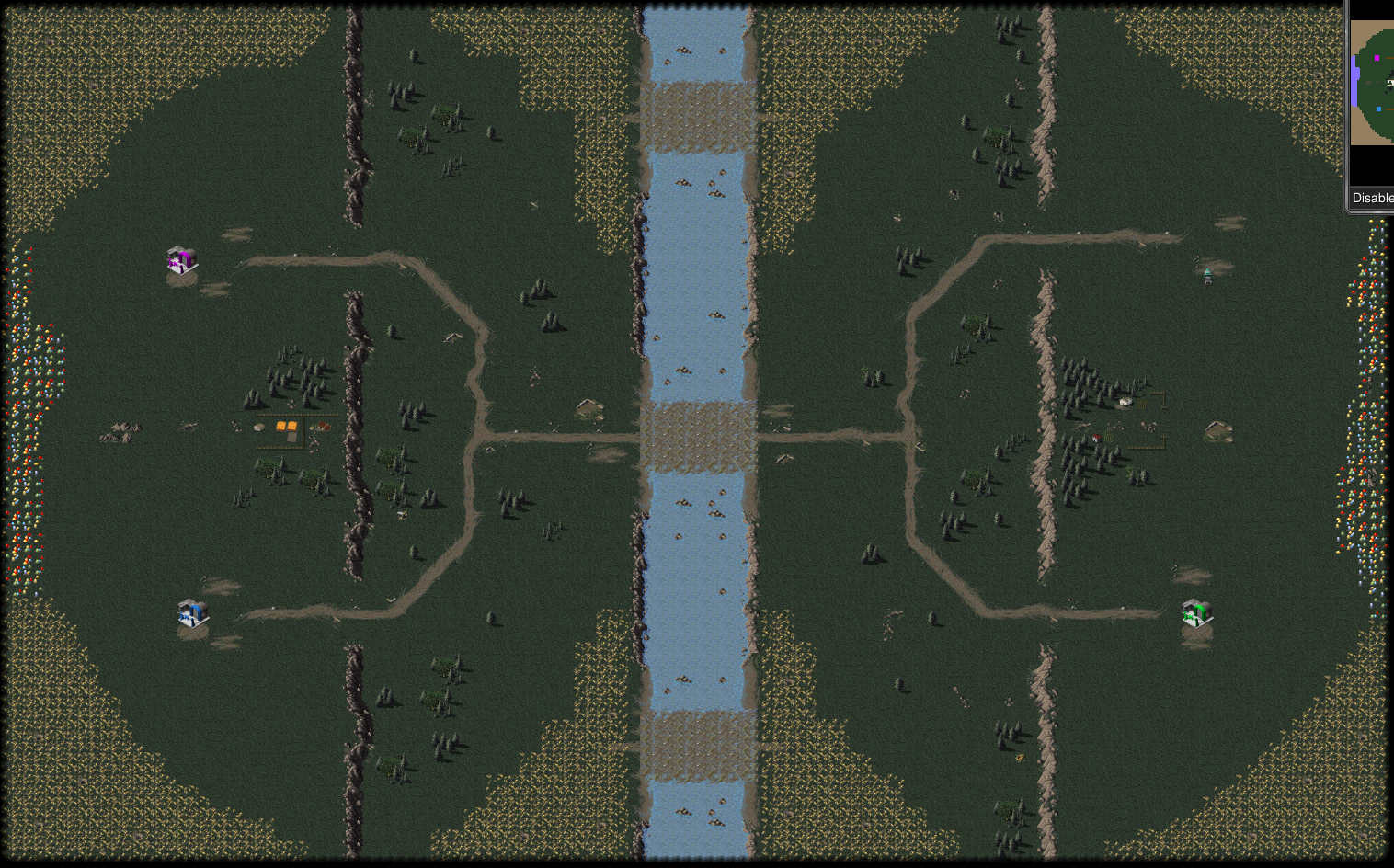Image resolution: width=1394 pixels, height=868 pixels.
Task: Open the Disable dropdown below the minimap
Action: [x=1372, y=198]
